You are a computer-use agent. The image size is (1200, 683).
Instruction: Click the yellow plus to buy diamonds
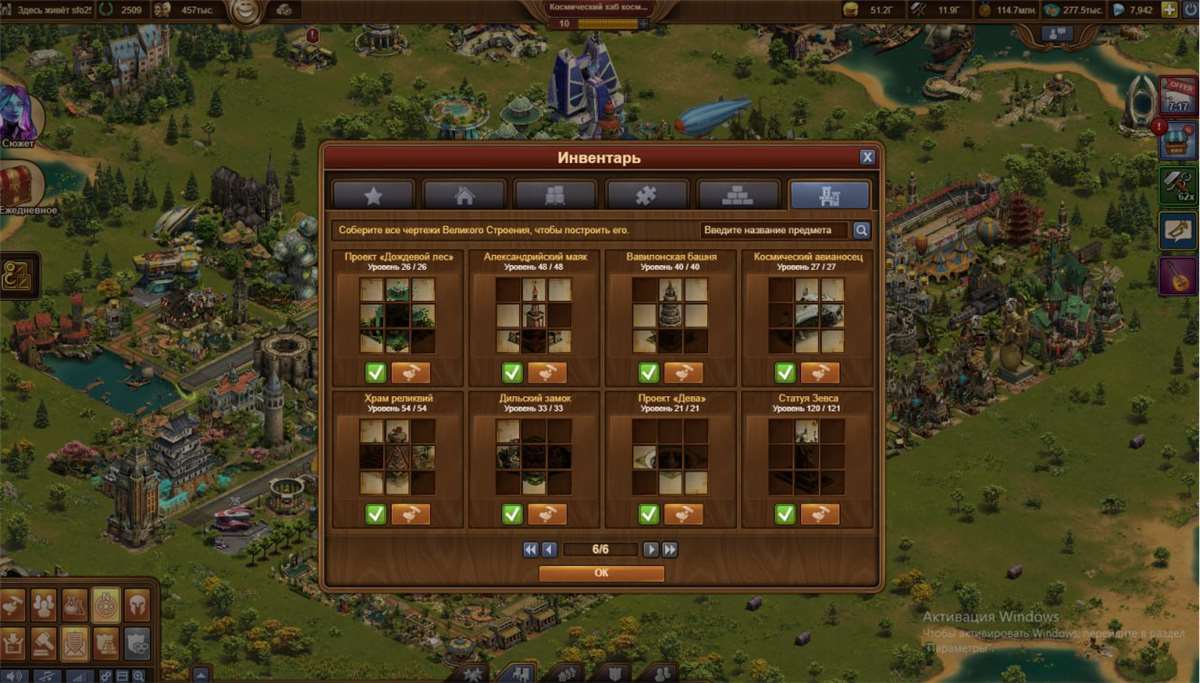(1168, 10)
